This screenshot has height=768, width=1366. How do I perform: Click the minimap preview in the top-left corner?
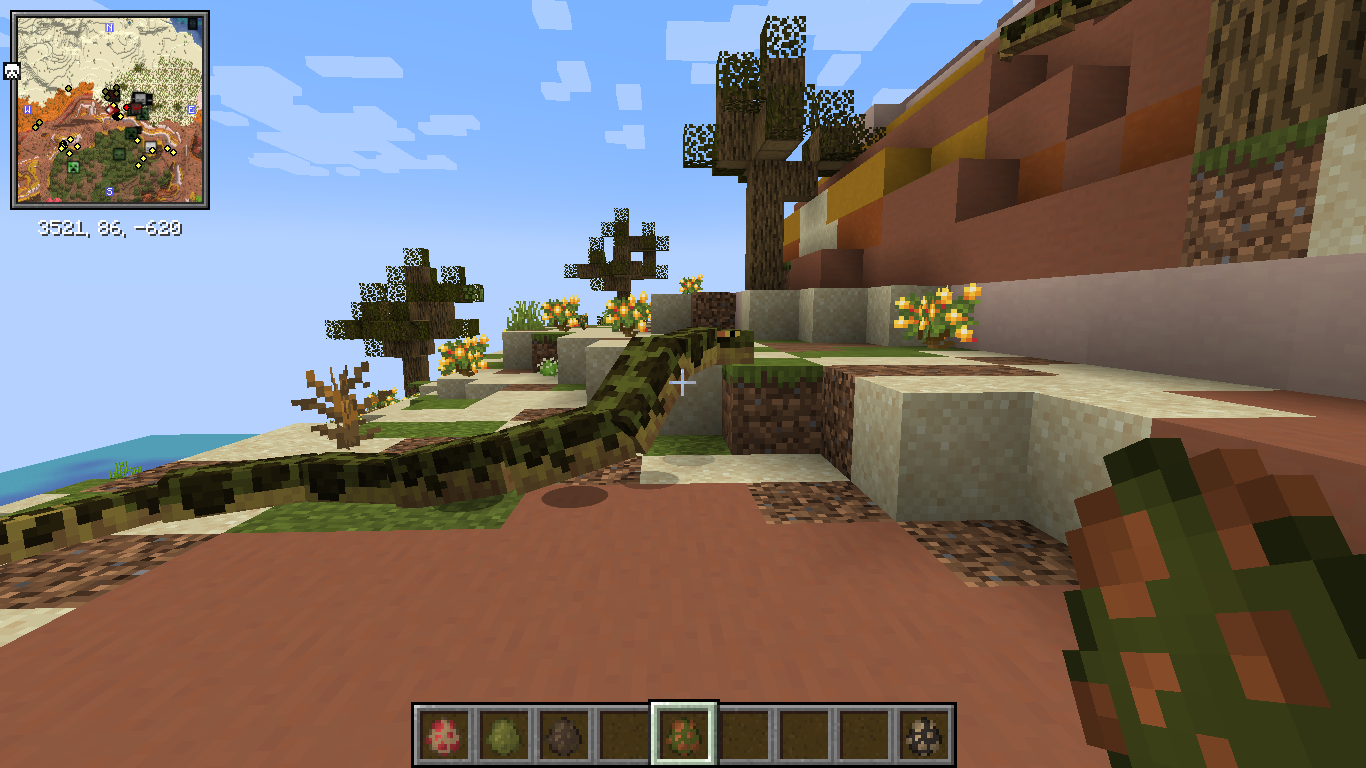[112, 110]
